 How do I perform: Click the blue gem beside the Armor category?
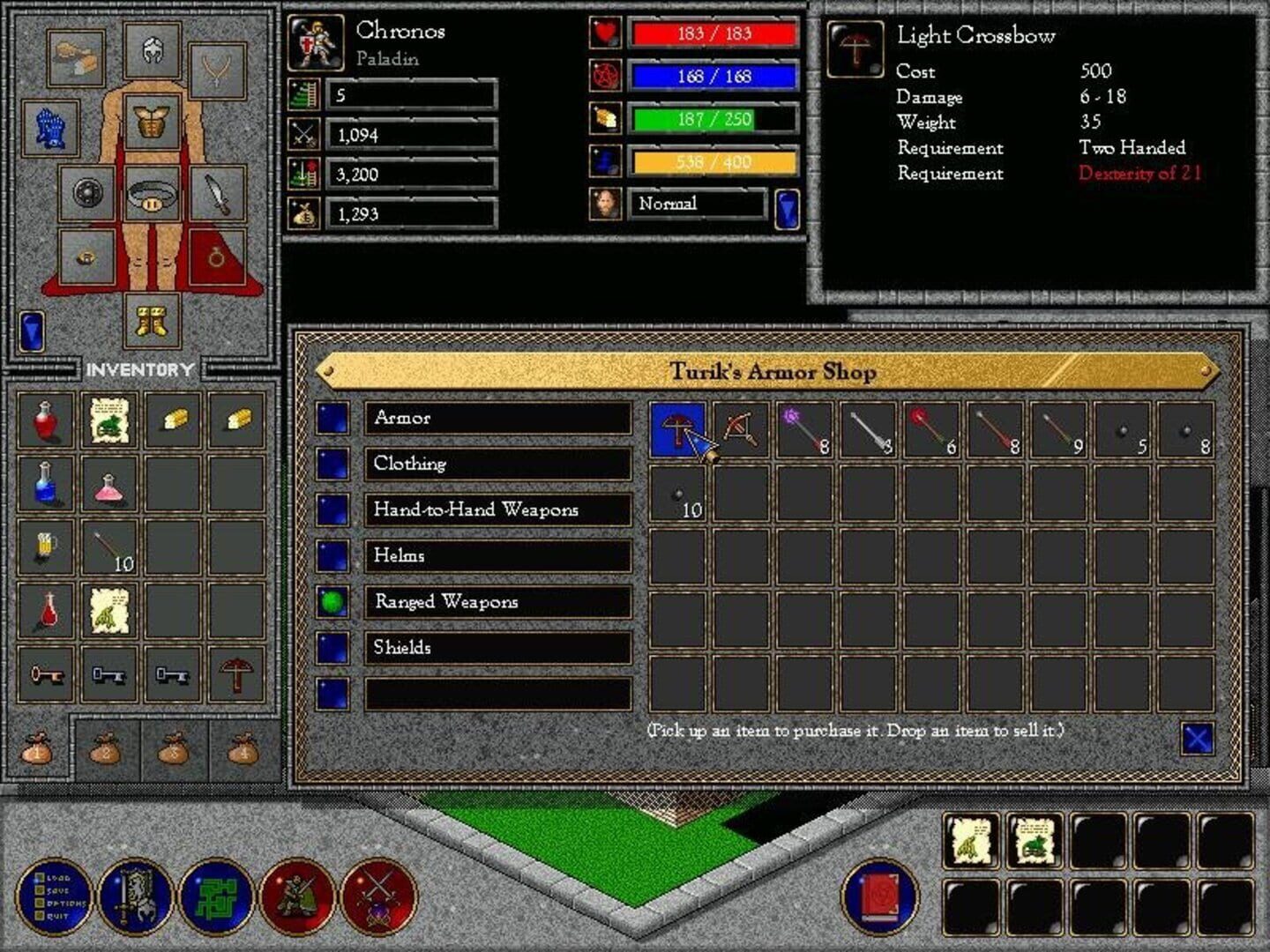pos(333,418)
